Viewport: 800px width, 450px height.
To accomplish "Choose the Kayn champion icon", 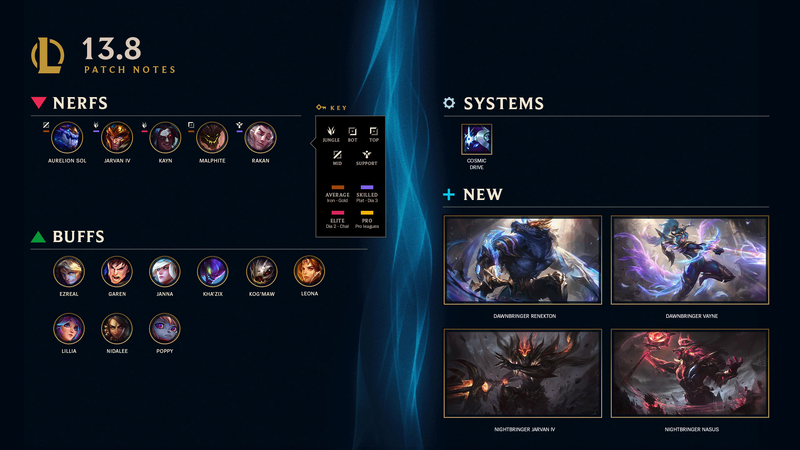I will [x=165, y=138].
